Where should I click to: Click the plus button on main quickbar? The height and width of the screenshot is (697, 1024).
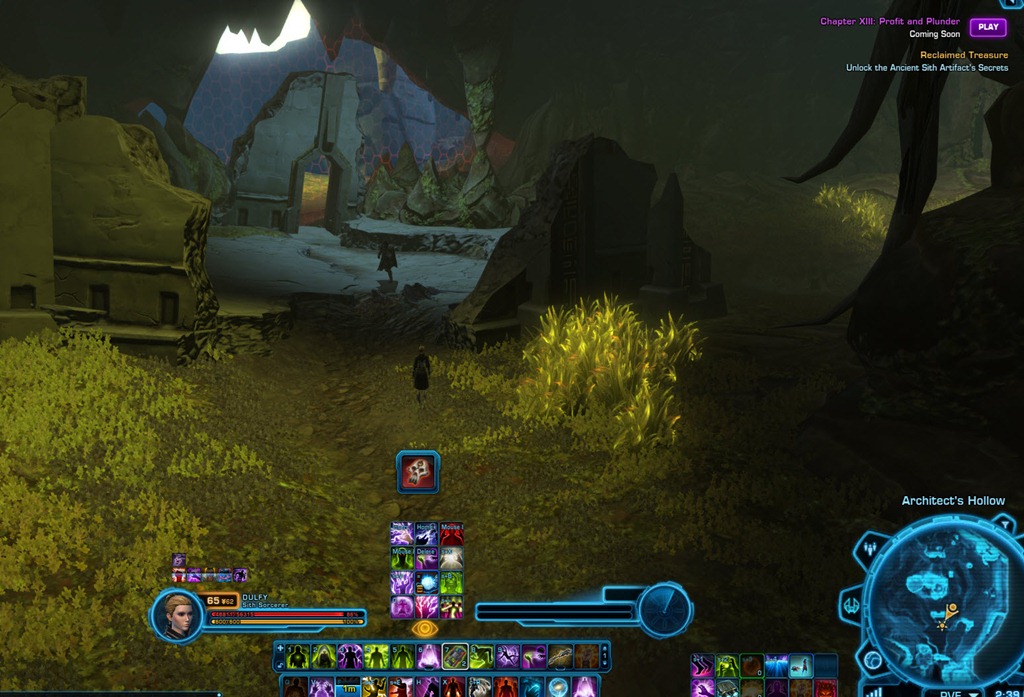pos(279,648)
